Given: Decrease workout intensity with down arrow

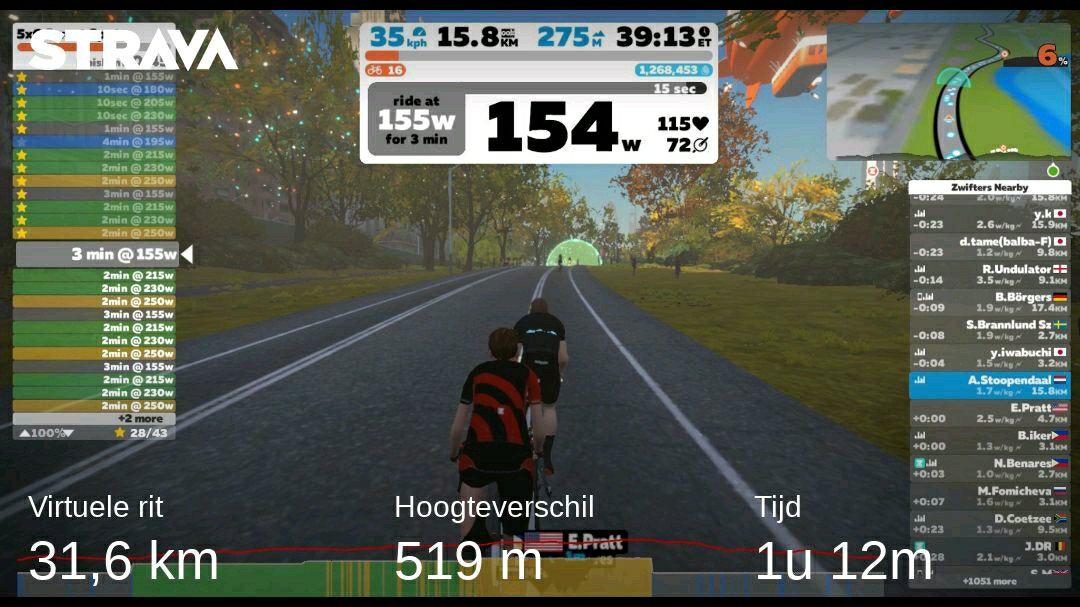Looking at the screenshot, I should coord(69,433).
